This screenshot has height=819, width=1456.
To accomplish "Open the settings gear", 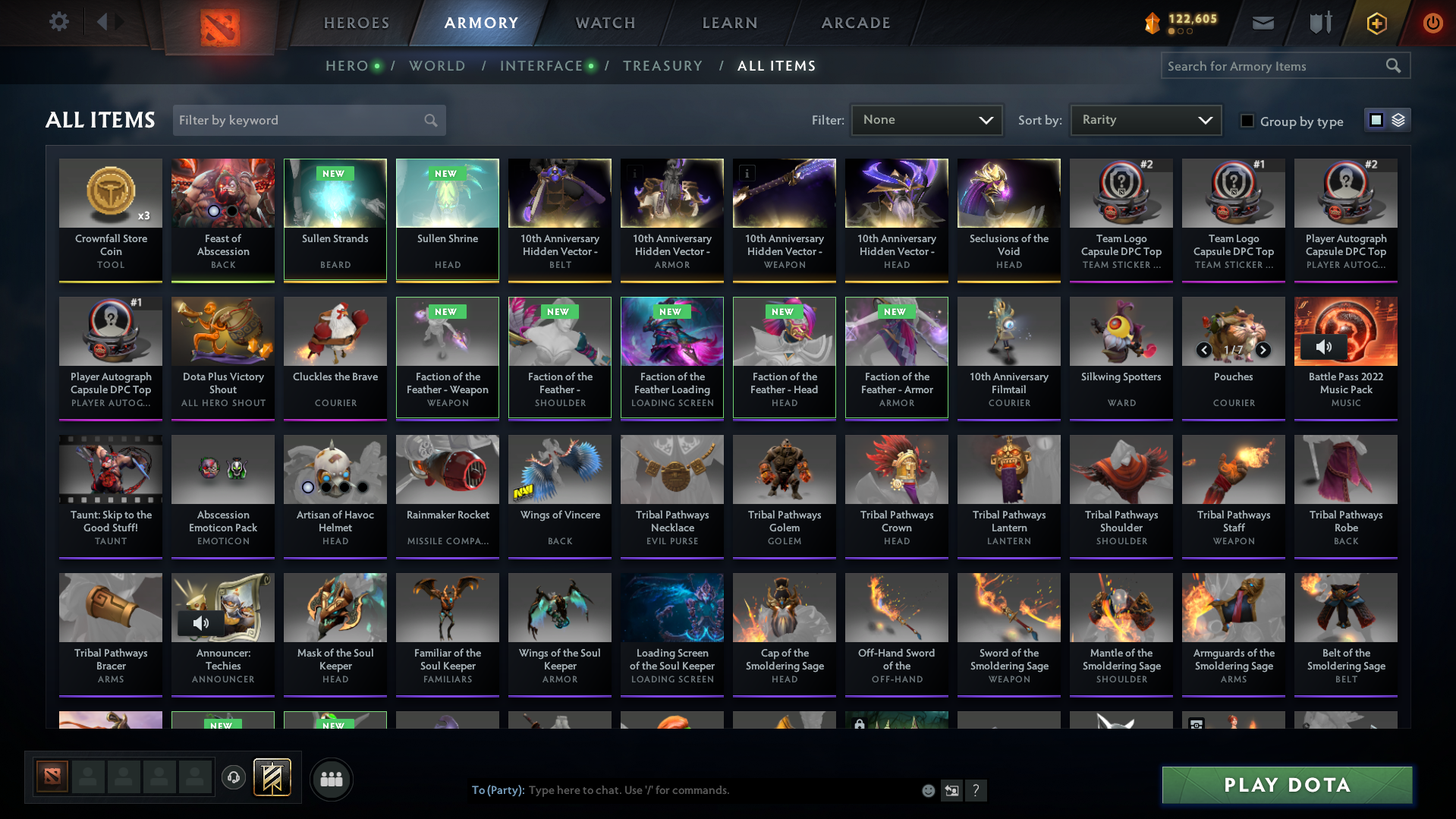I will [58, 22].
